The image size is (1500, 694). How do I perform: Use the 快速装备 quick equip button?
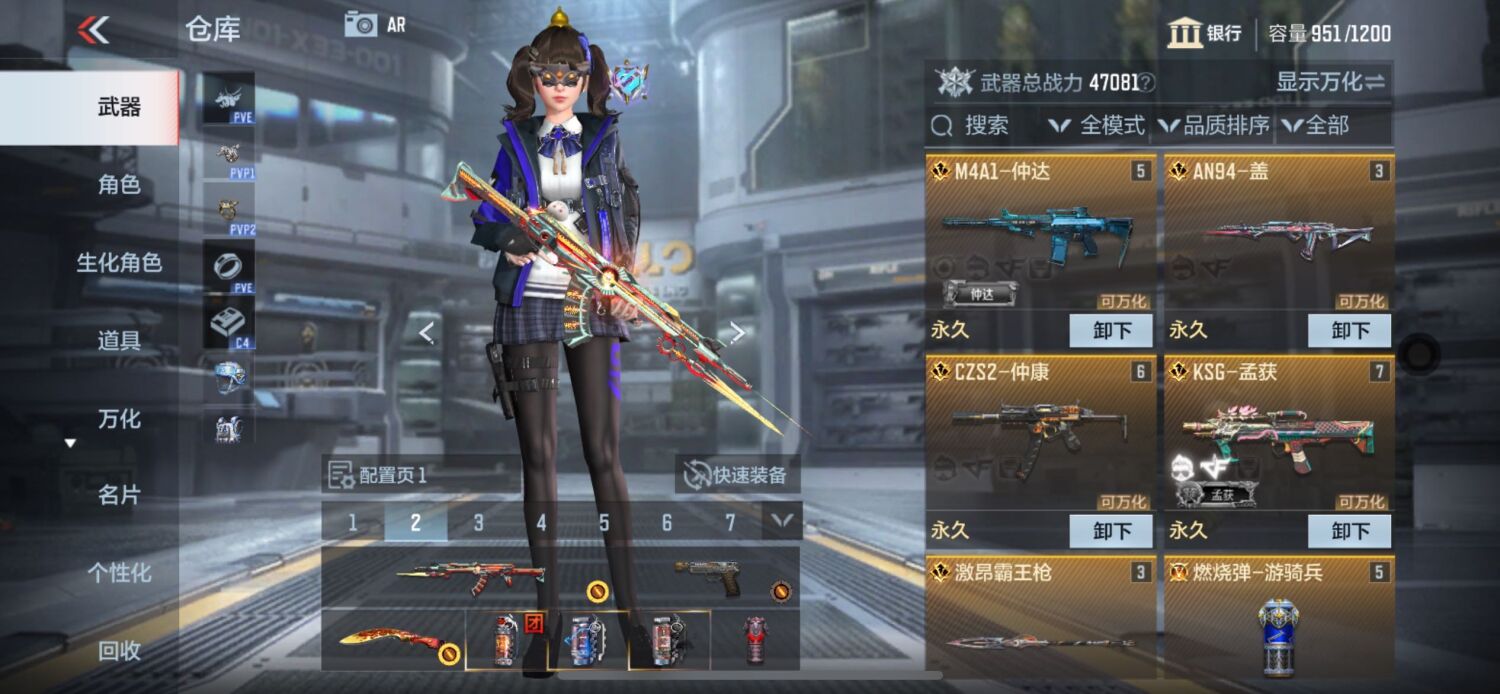tap(736, 475)
